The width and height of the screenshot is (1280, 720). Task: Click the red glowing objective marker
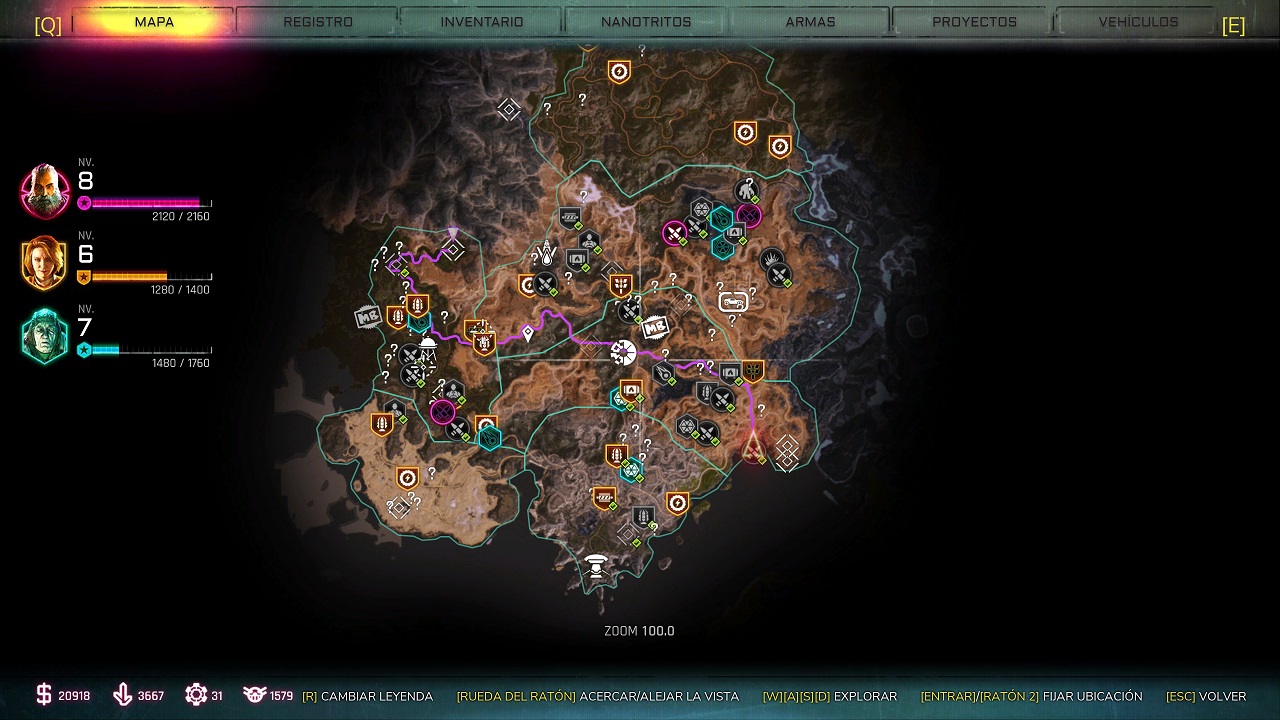click(753, 445)
